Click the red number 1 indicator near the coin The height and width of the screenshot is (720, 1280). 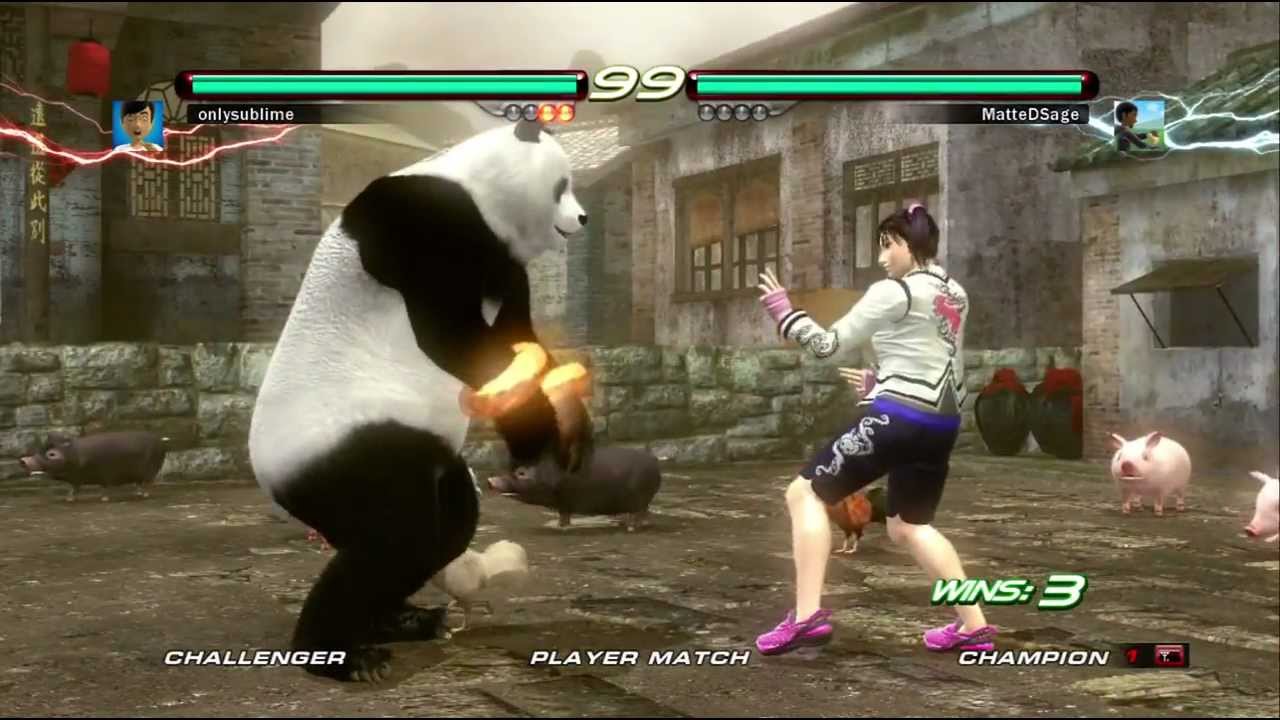pos(1132,654)
